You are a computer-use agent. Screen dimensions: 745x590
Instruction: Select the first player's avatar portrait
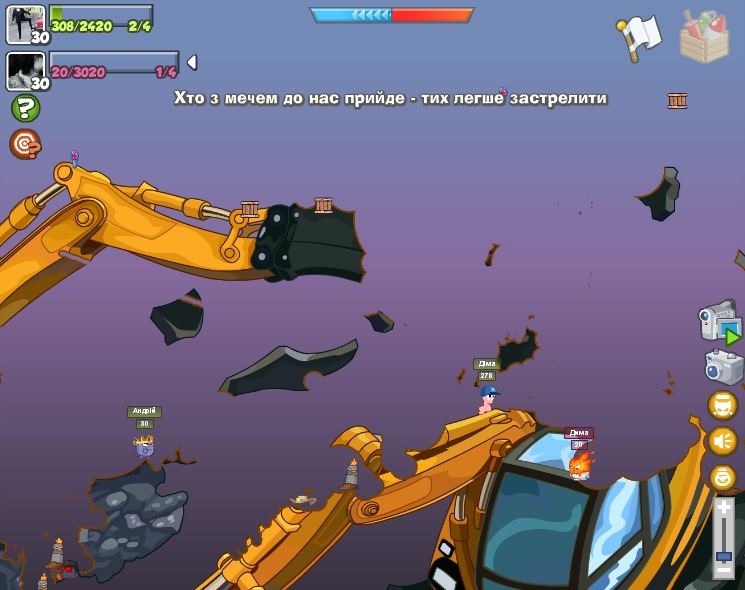tap(25, 24)
